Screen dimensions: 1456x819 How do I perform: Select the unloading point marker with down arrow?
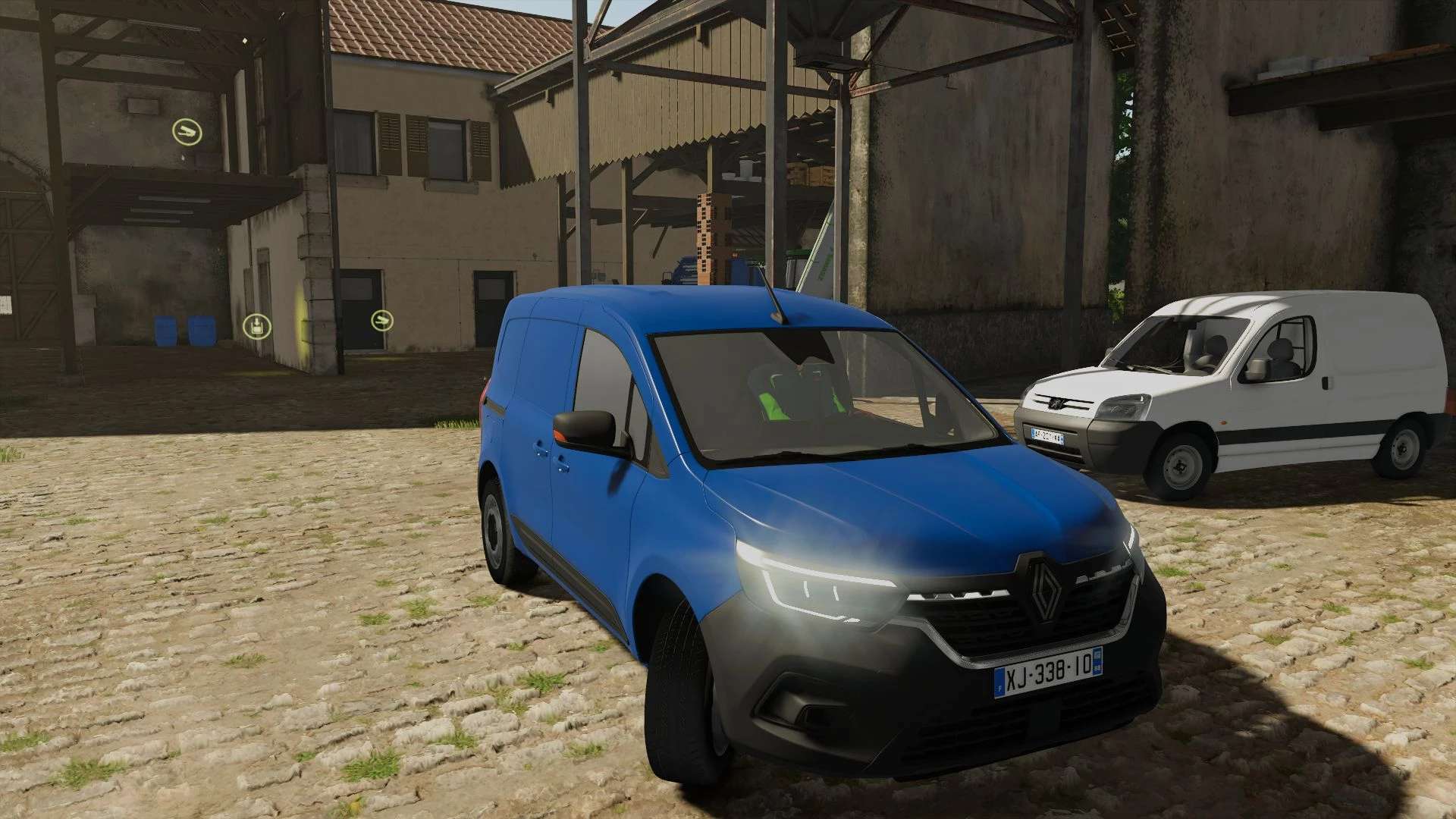pyautogui.click(x=256, y=326)
